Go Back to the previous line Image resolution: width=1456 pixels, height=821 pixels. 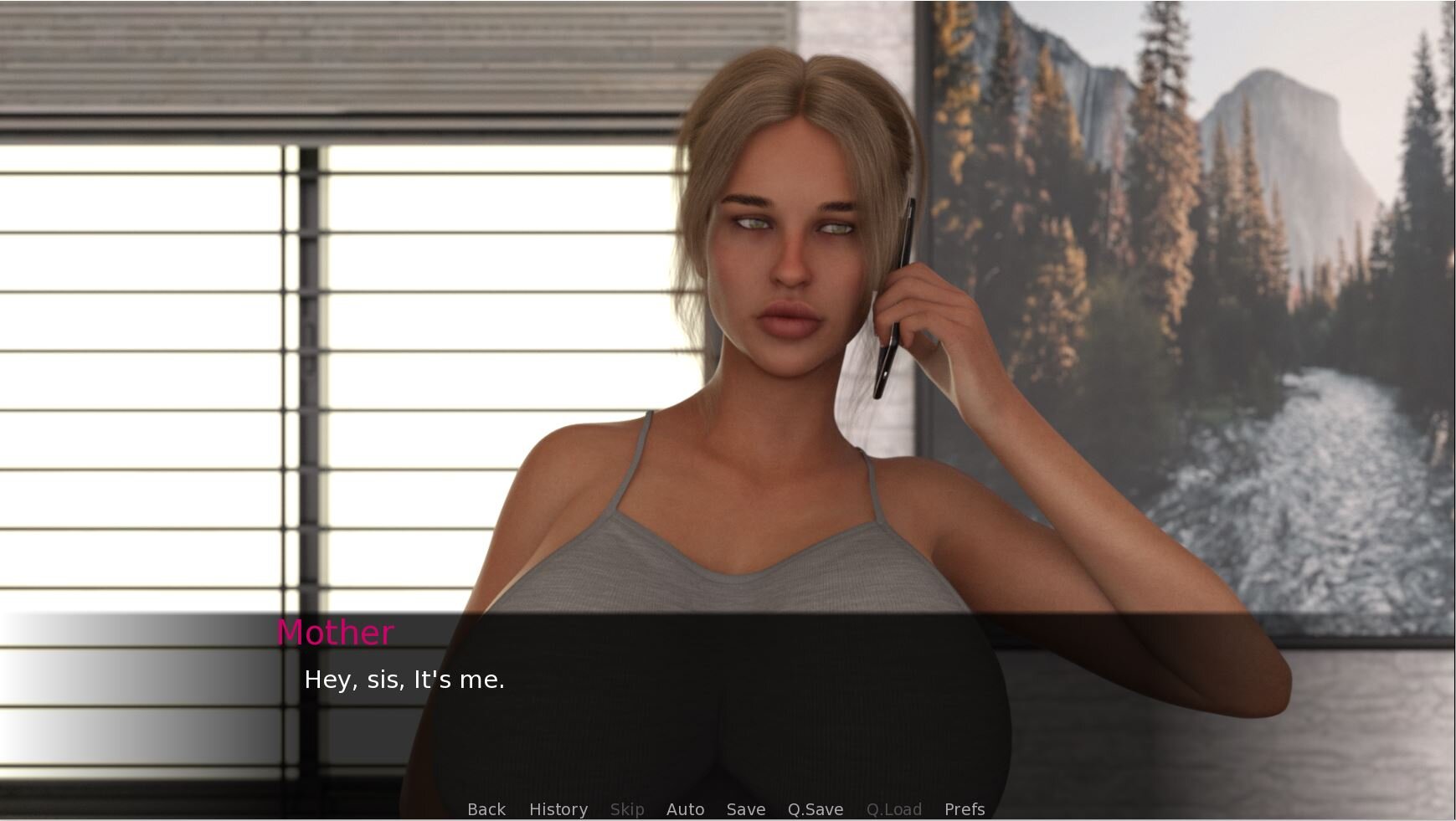click(486, 809)
